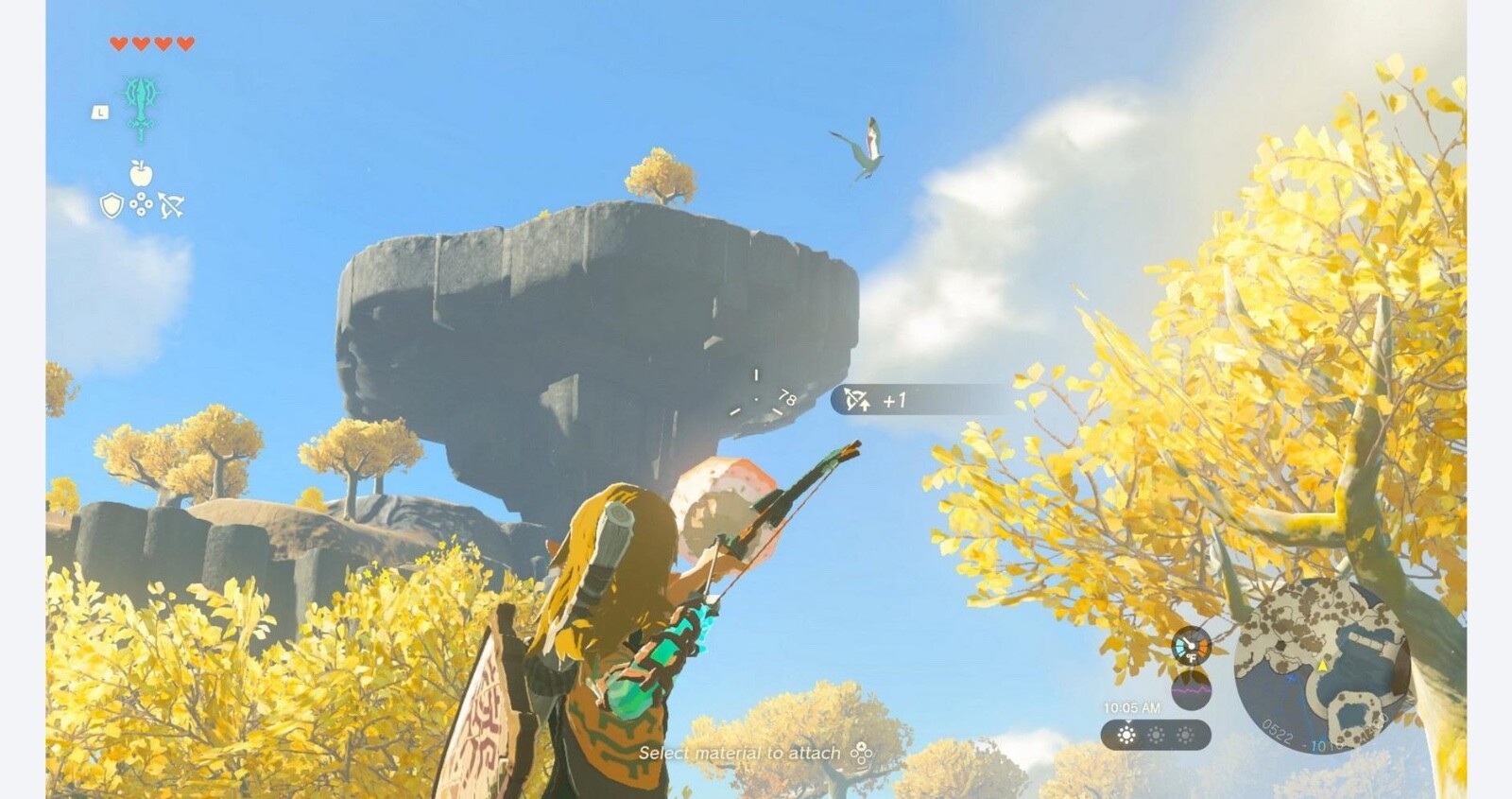Open the circular minimap
Screen dimensions: 1512x799
point(1321,665)
